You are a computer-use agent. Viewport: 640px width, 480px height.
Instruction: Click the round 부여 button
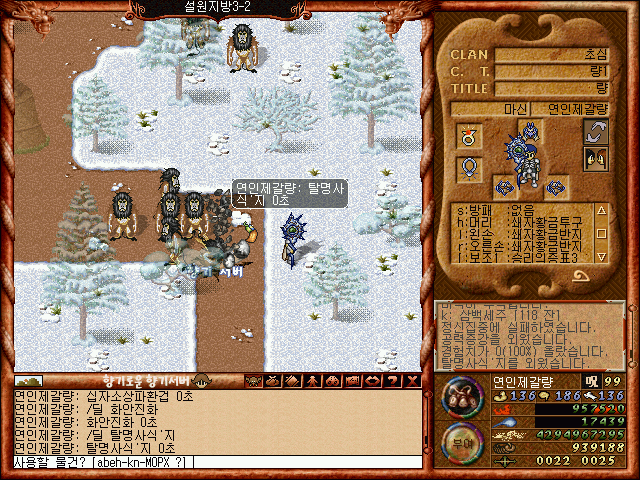[x=461, y=440]
